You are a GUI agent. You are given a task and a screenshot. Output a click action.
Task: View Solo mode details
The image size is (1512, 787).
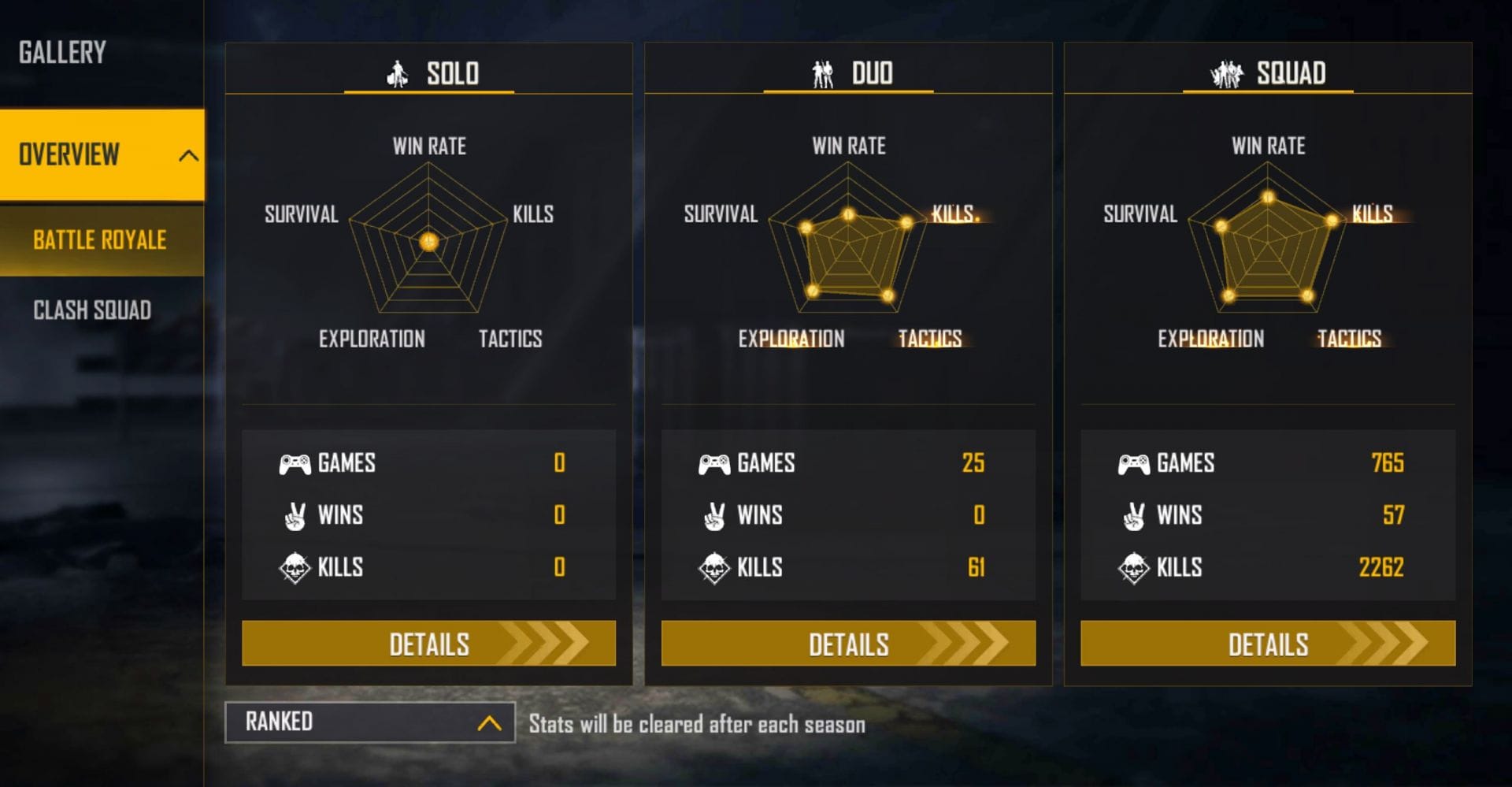pos(428,644)
